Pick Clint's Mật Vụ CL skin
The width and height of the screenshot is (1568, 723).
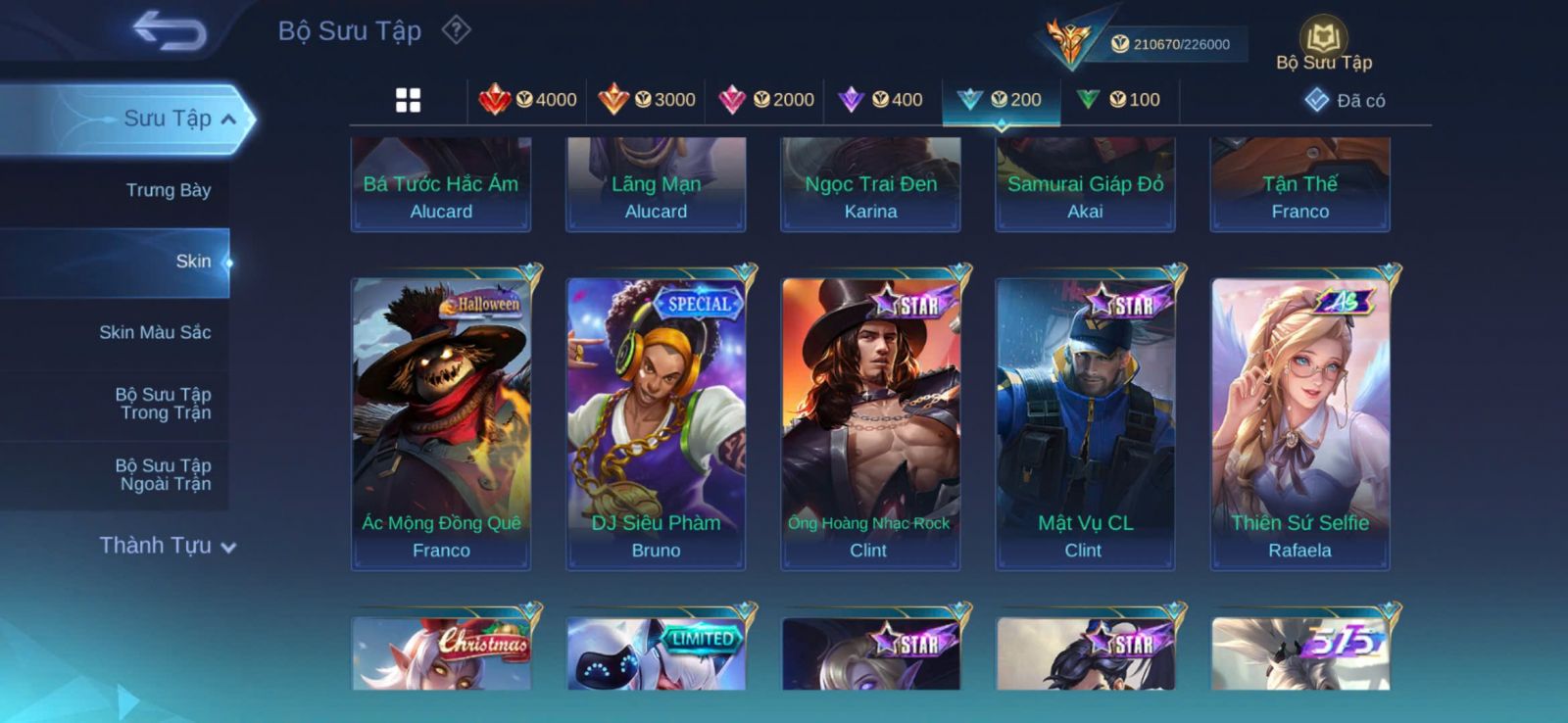click(1085, 422)
